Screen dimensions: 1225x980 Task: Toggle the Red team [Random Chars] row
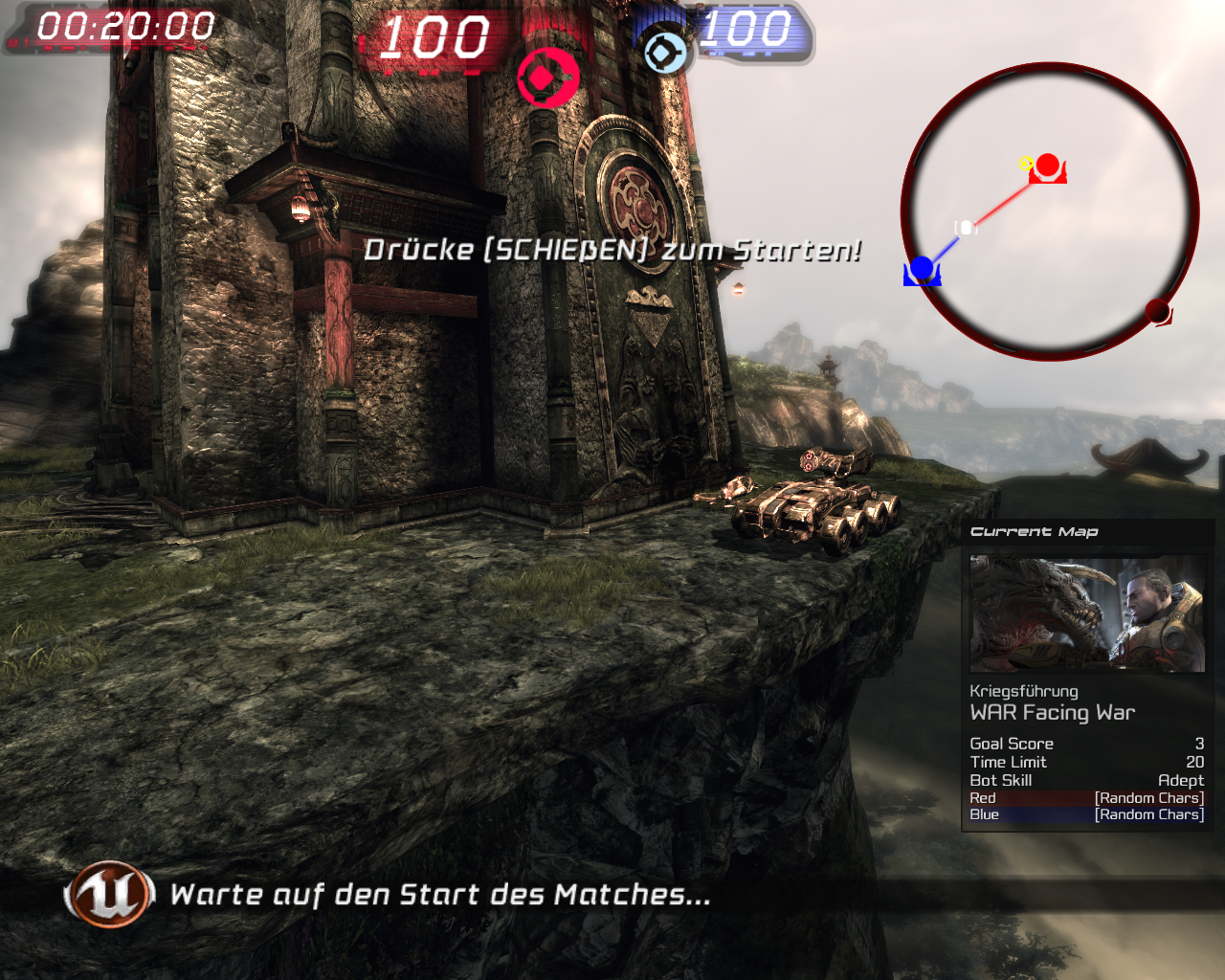click(1087, 797)
